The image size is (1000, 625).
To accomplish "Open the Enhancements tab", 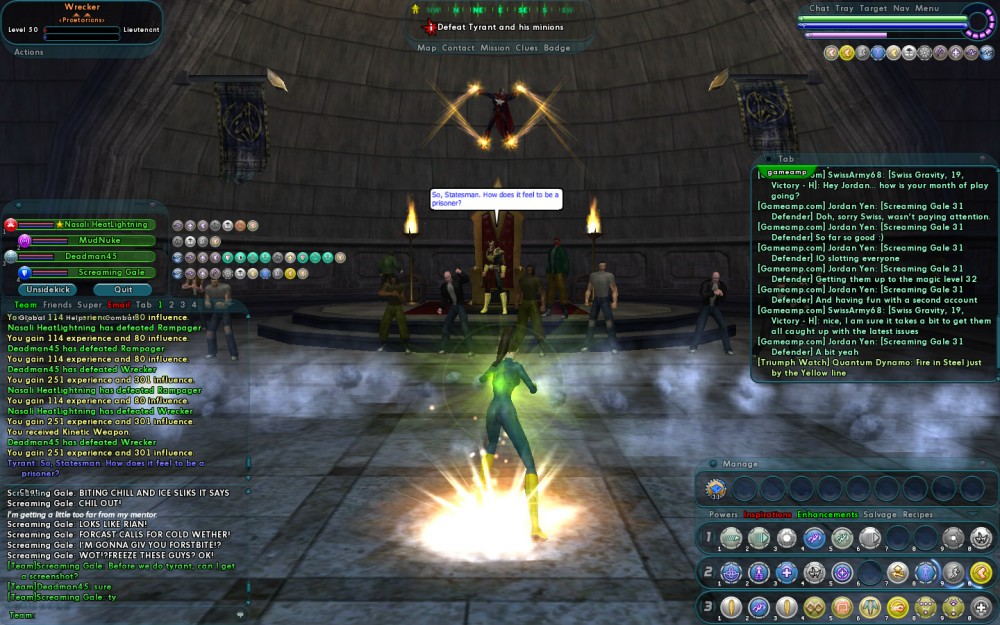I will [827, 515].
